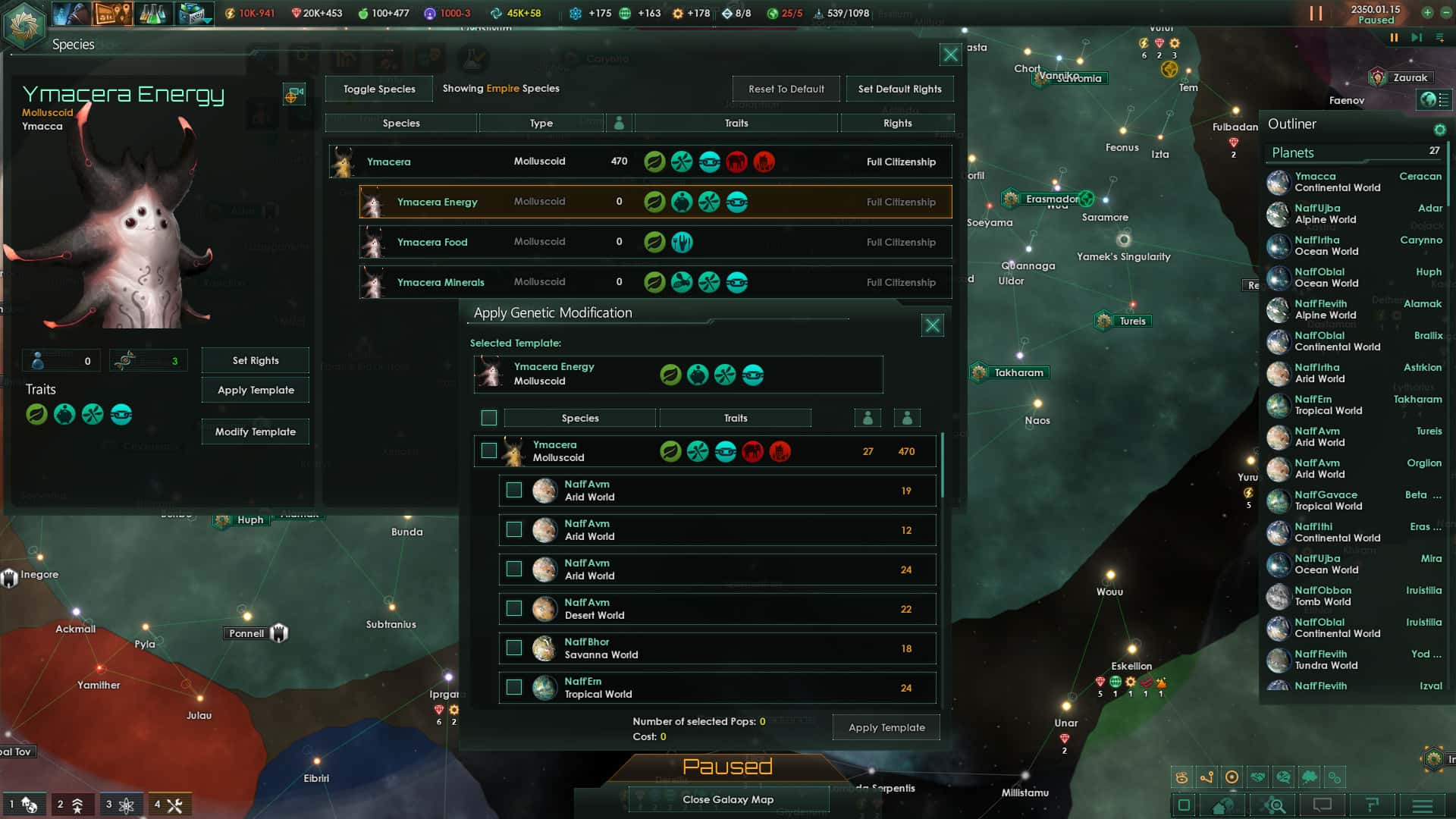Open the in-game menu hamburger icon

[x=1423, y=805]
